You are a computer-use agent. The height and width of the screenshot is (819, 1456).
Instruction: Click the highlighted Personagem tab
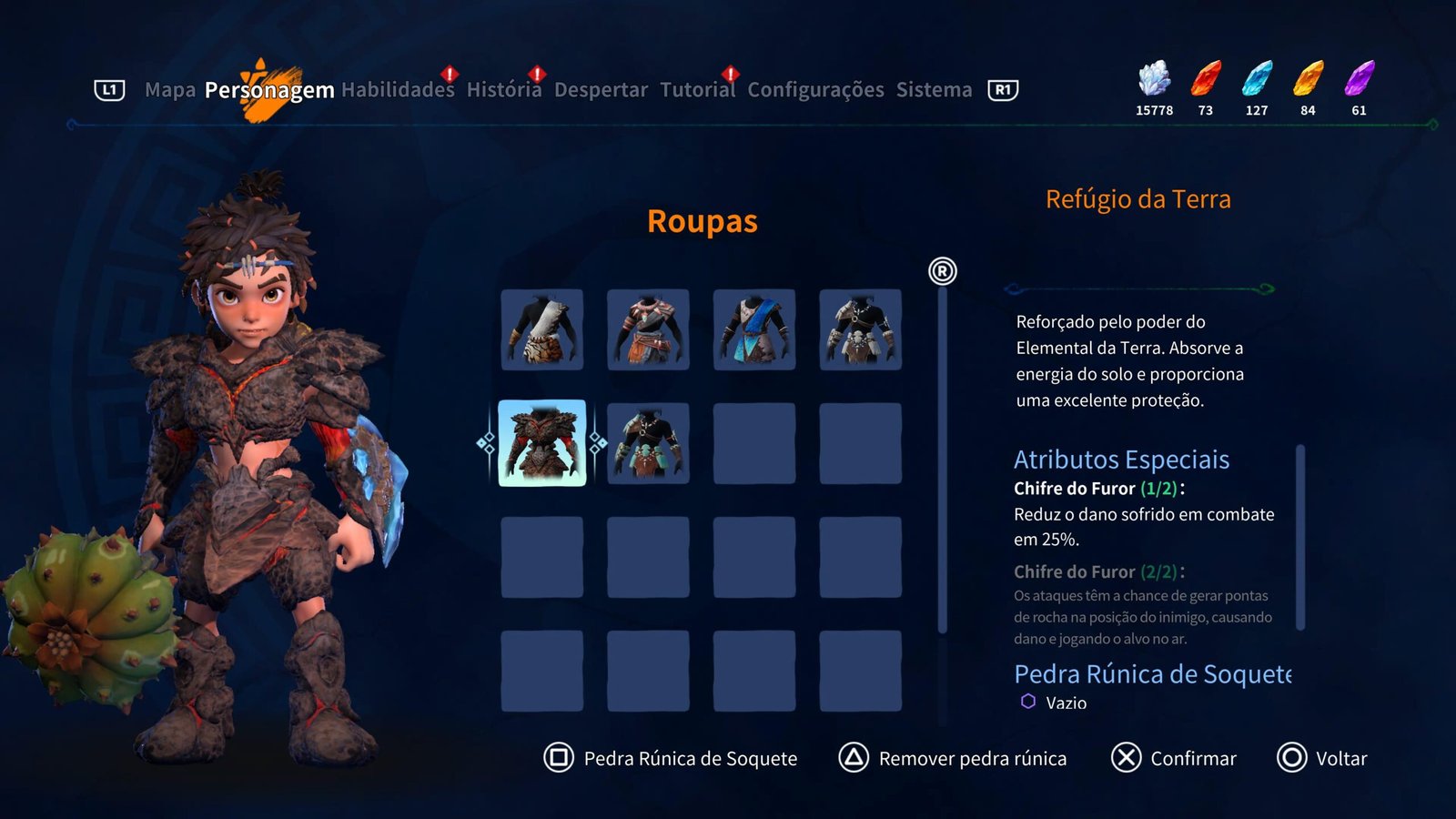click(269, 90)
